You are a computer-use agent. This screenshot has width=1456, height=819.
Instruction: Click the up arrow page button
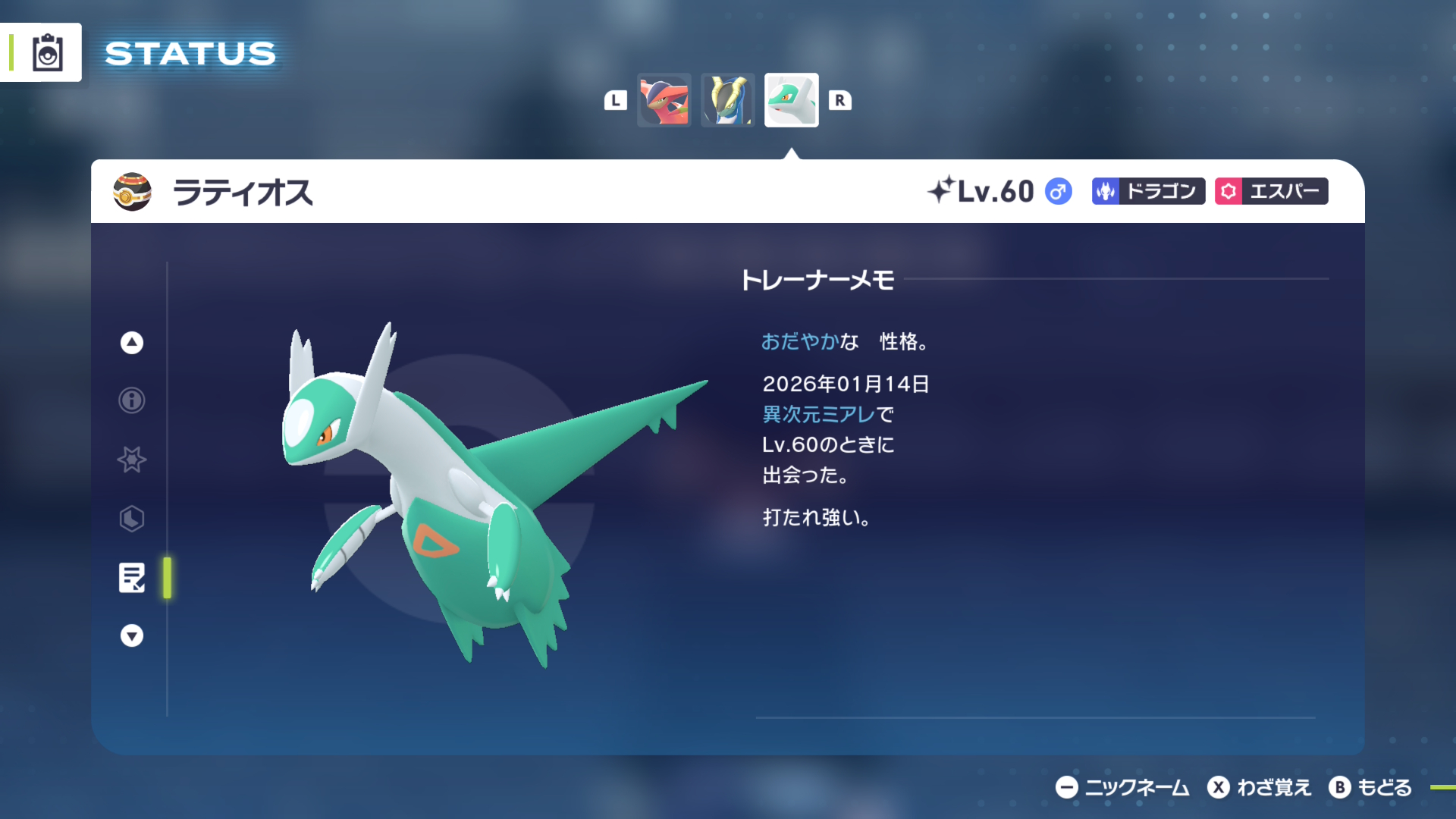click(x=132, y=343)
